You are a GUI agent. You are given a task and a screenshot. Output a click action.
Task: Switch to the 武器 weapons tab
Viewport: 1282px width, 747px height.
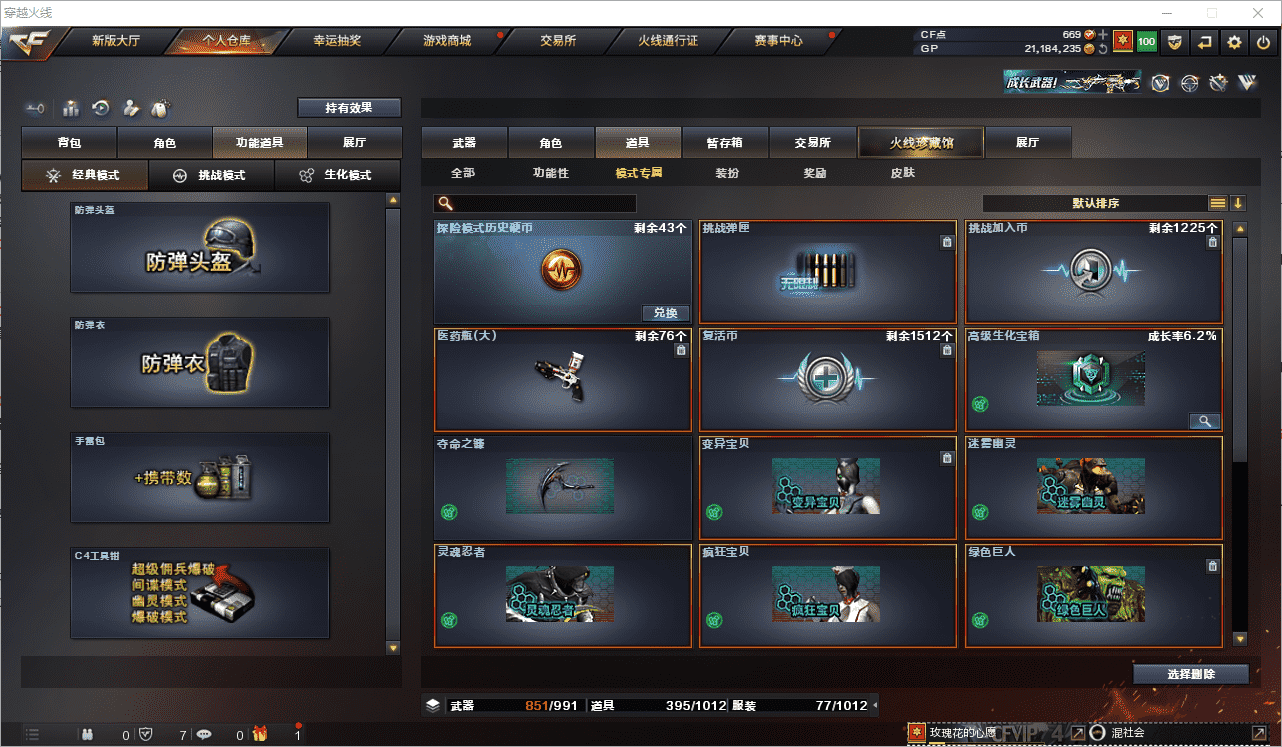[464, 143]
